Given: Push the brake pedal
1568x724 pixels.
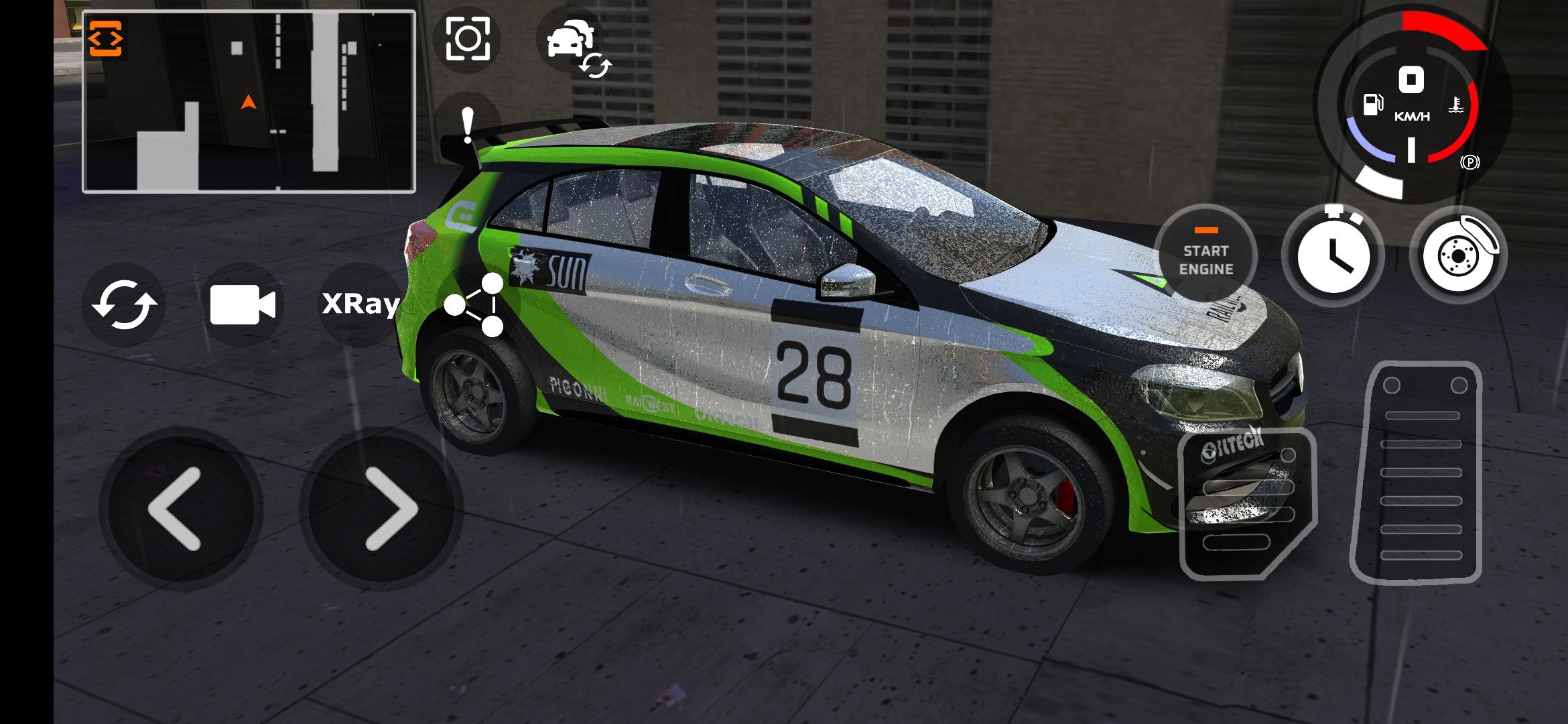Looking at the screenshot, I should (1246, 504).
